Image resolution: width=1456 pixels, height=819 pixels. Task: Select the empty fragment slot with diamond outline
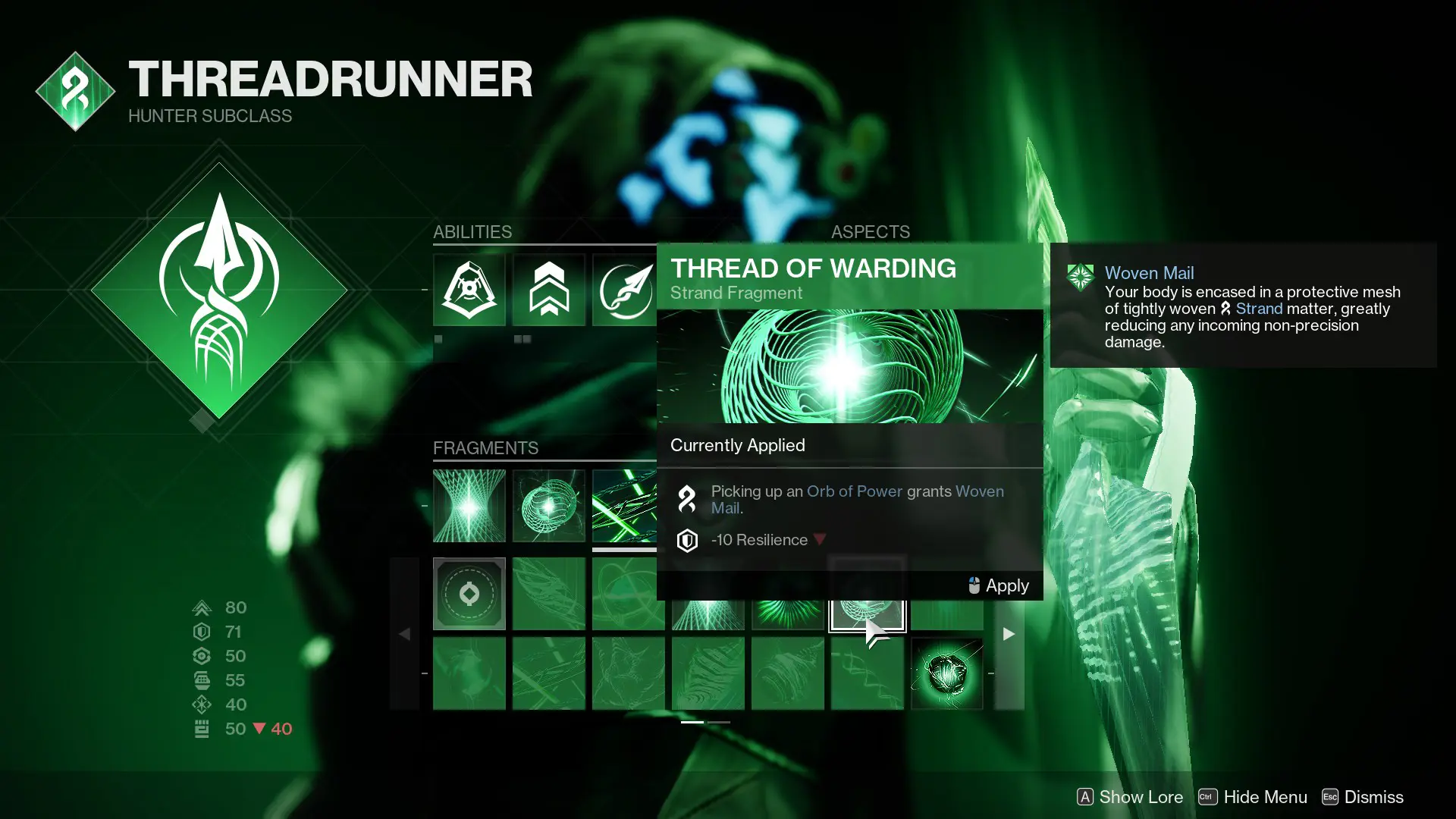tap(469, 594)
